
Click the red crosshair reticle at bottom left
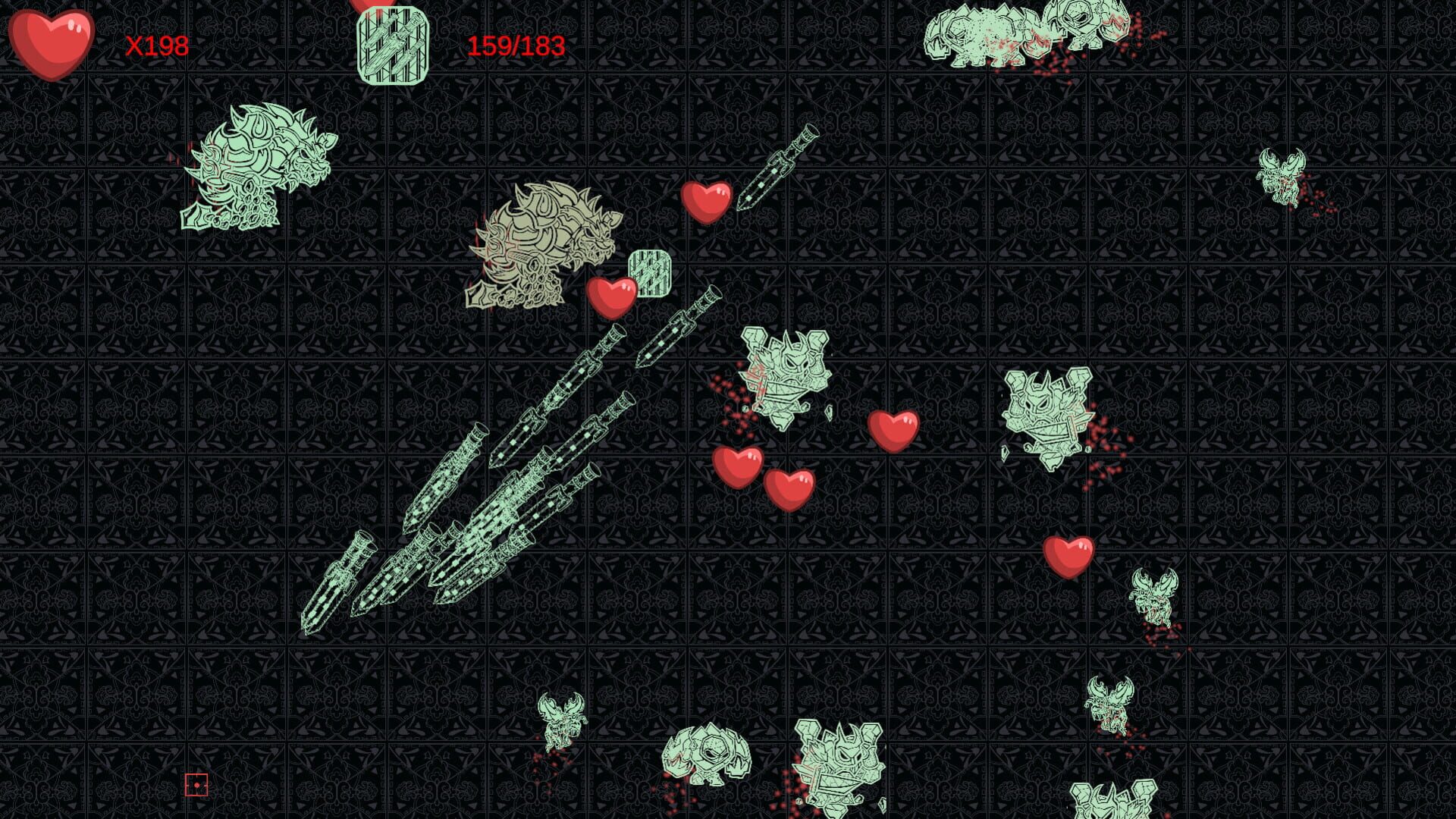[195, 783]
